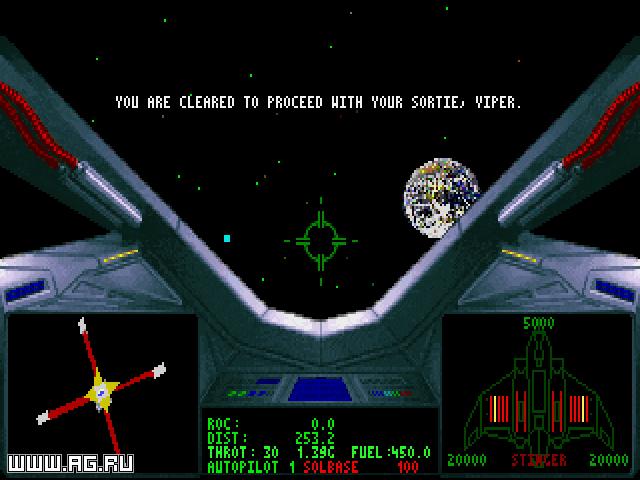Click the blue center console monitor
Image resolution: width=640 pixels, height=480 pixels.
(x=319, y=388)
